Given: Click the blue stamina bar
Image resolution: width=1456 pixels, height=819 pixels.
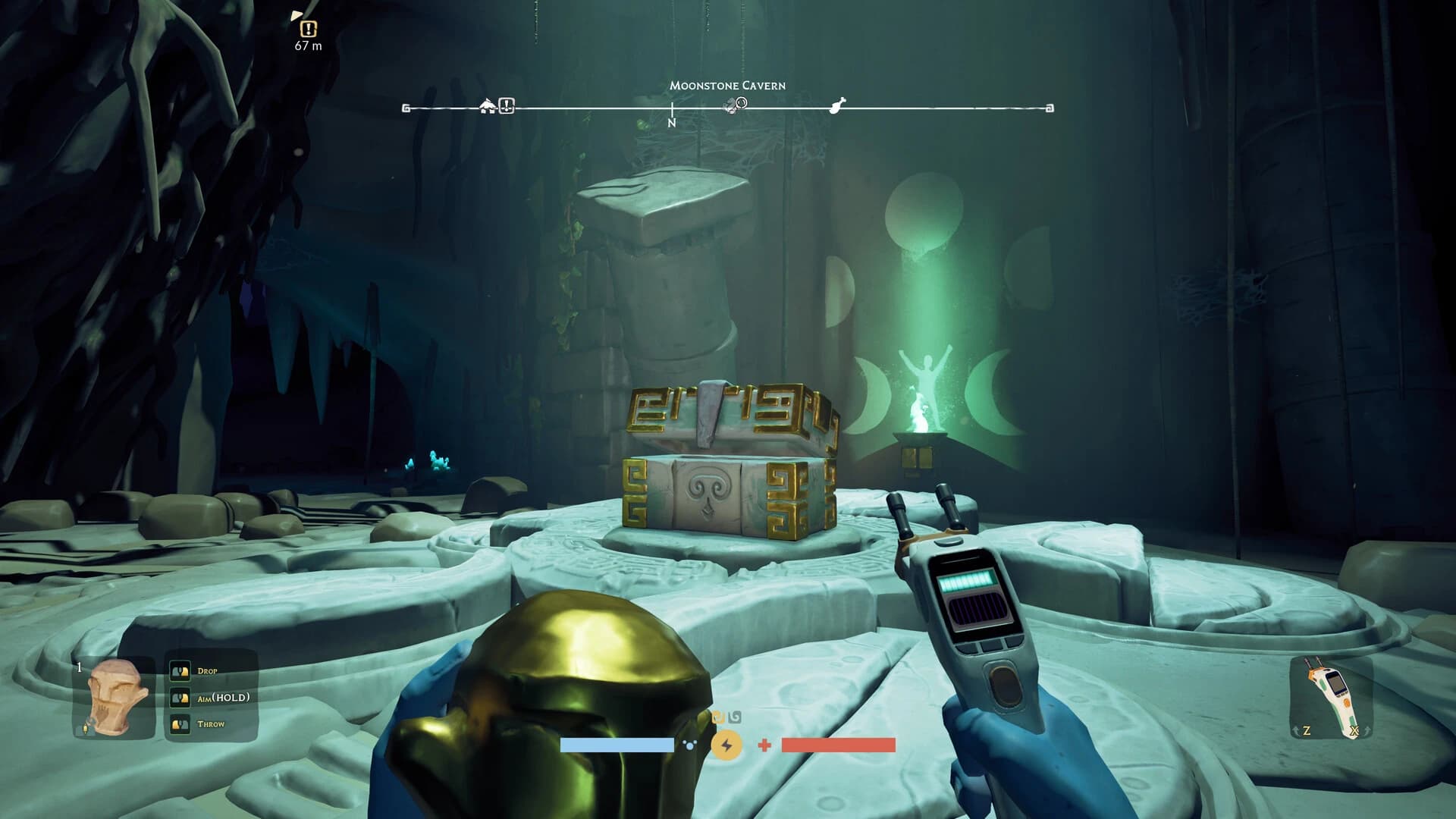Looking at the screenshot, I should tap(618, 745).
